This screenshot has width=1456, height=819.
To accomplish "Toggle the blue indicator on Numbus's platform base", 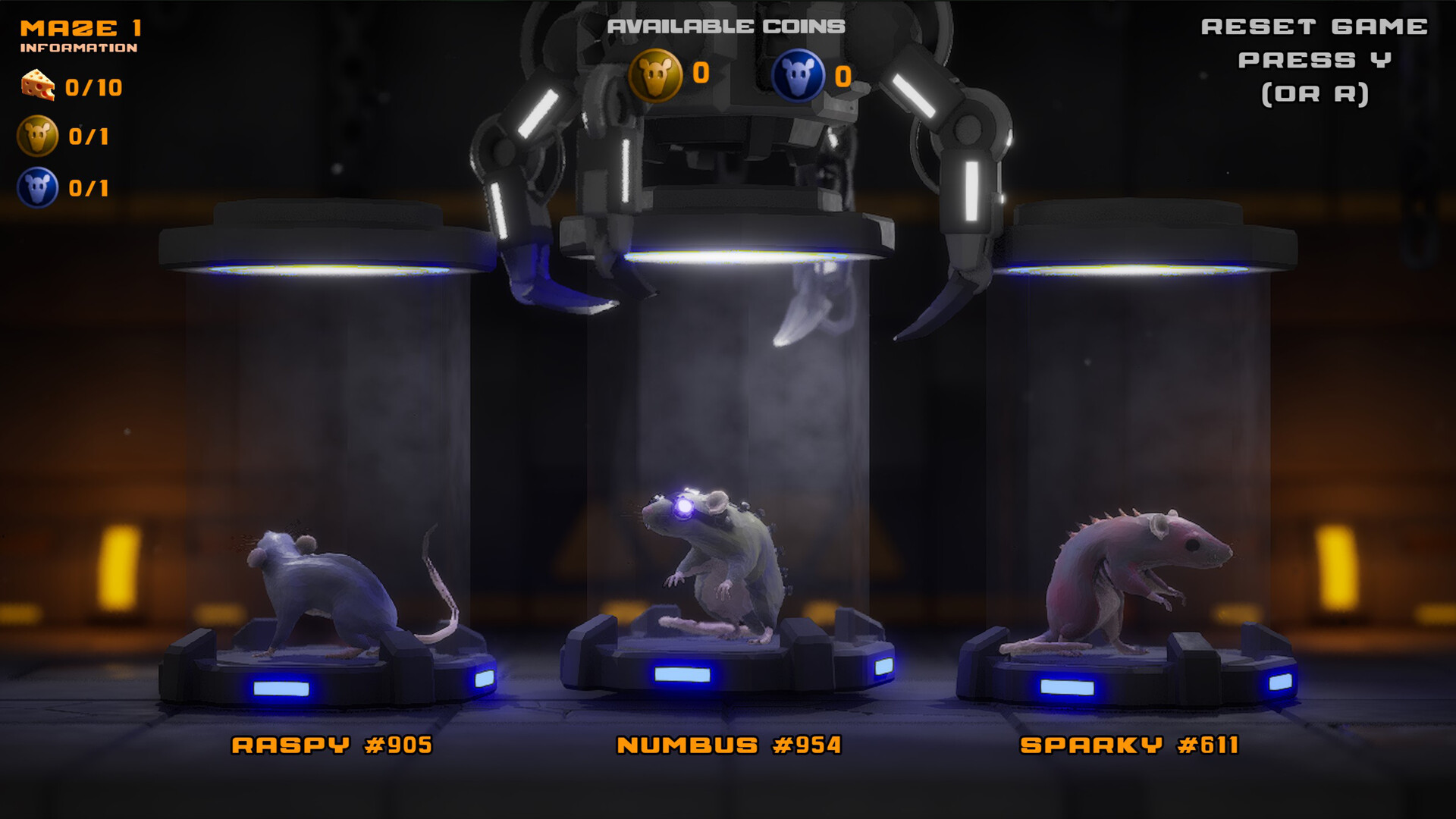I will (682, 673).
